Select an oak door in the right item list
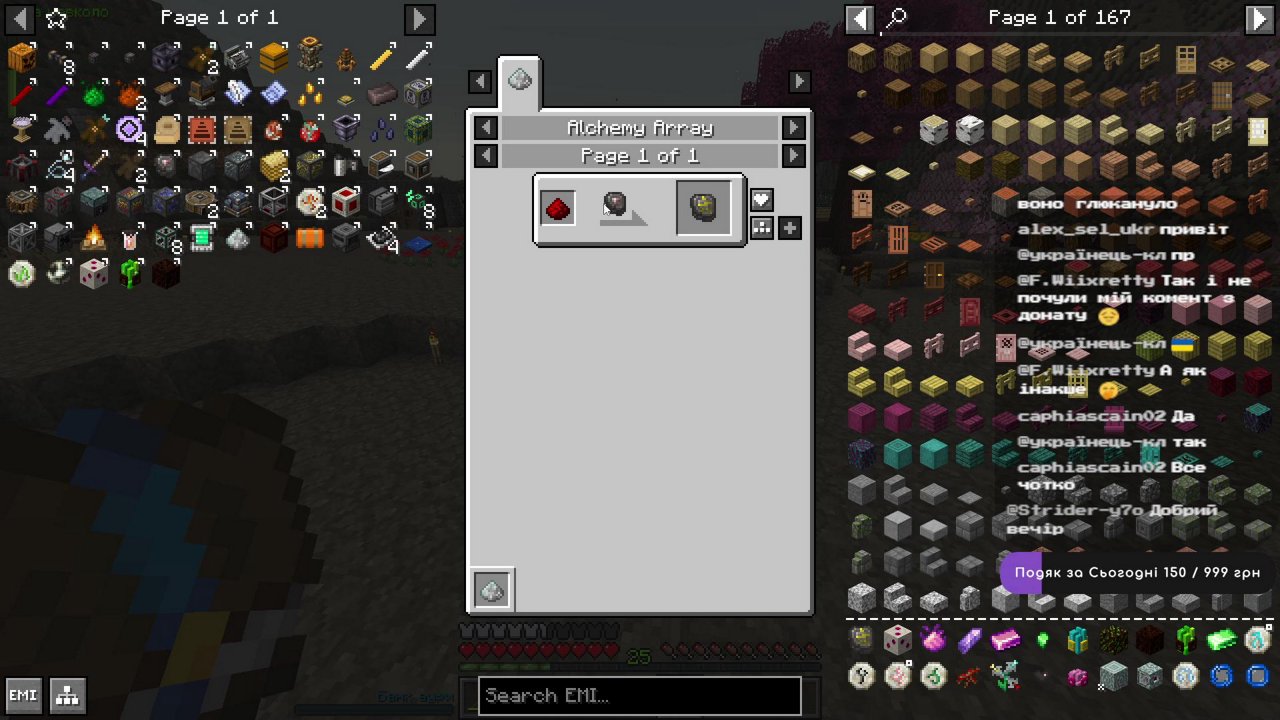Image resolution: width=1280 pixels, height=720 pixels. (x=1185, y=60)
